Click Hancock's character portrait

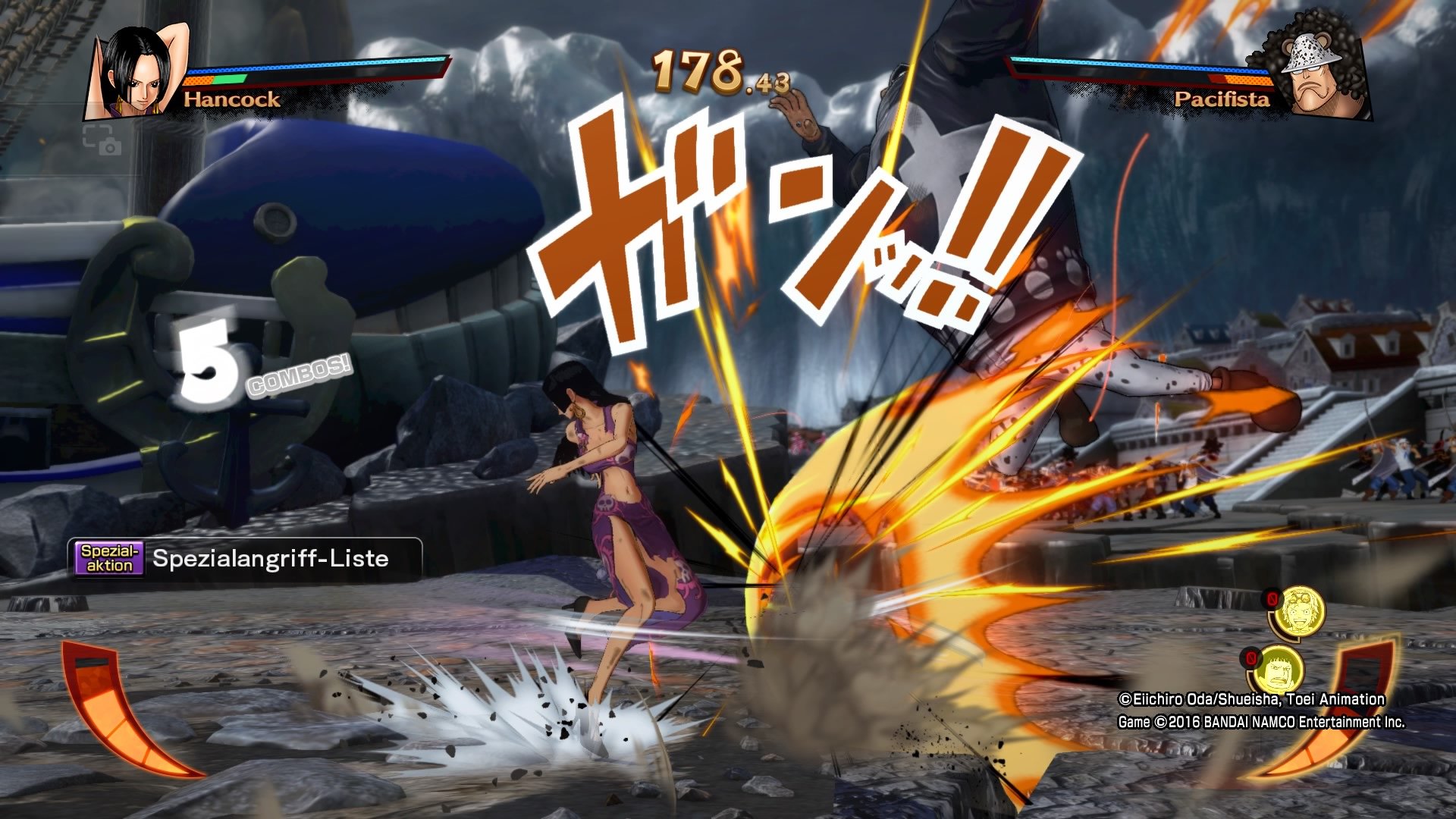click(127, 72)
